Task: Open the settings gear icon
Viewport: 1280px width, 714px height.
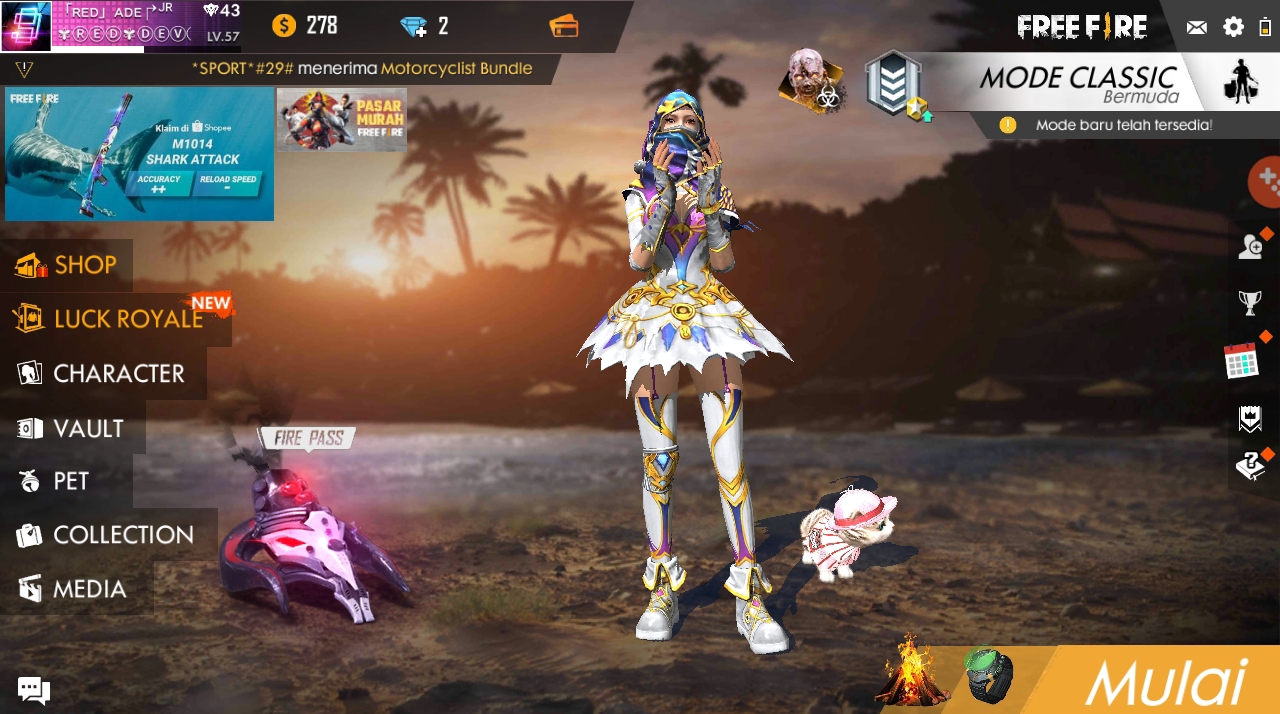Action: pyautogui.click(x=1234, y=27)
